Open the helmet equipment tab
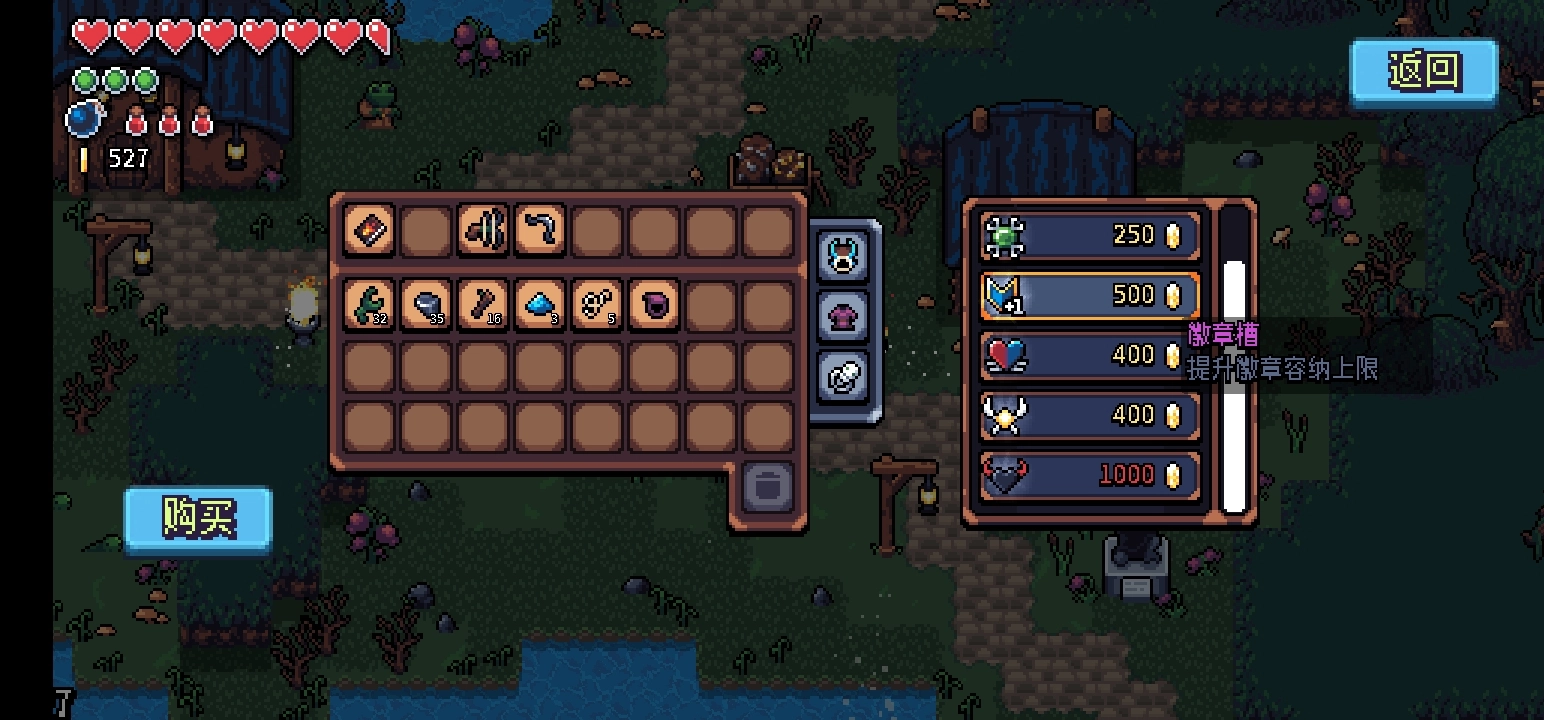 843,256
